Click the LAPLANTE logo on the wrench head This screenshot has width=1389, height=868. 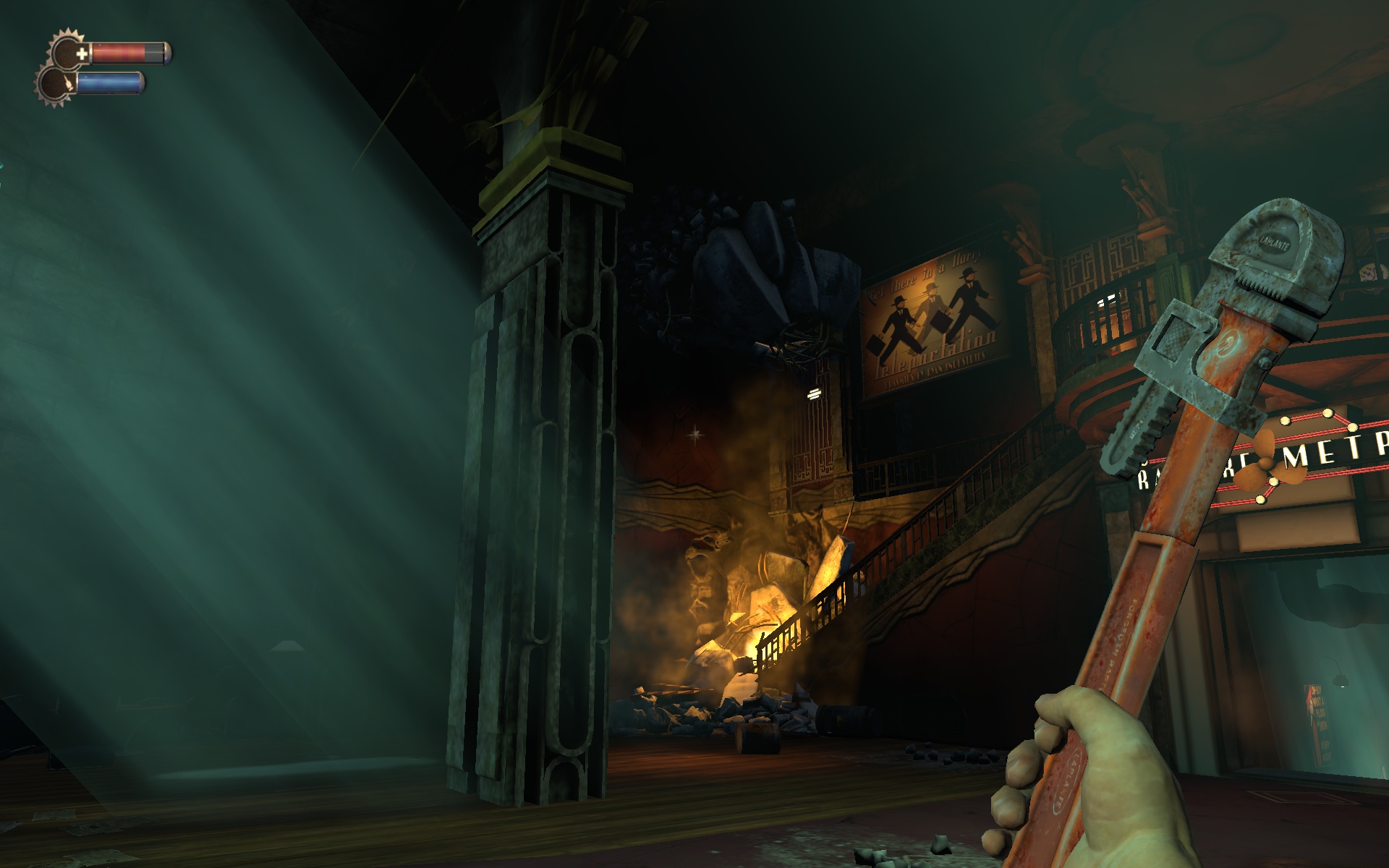tap(1274, 244)
